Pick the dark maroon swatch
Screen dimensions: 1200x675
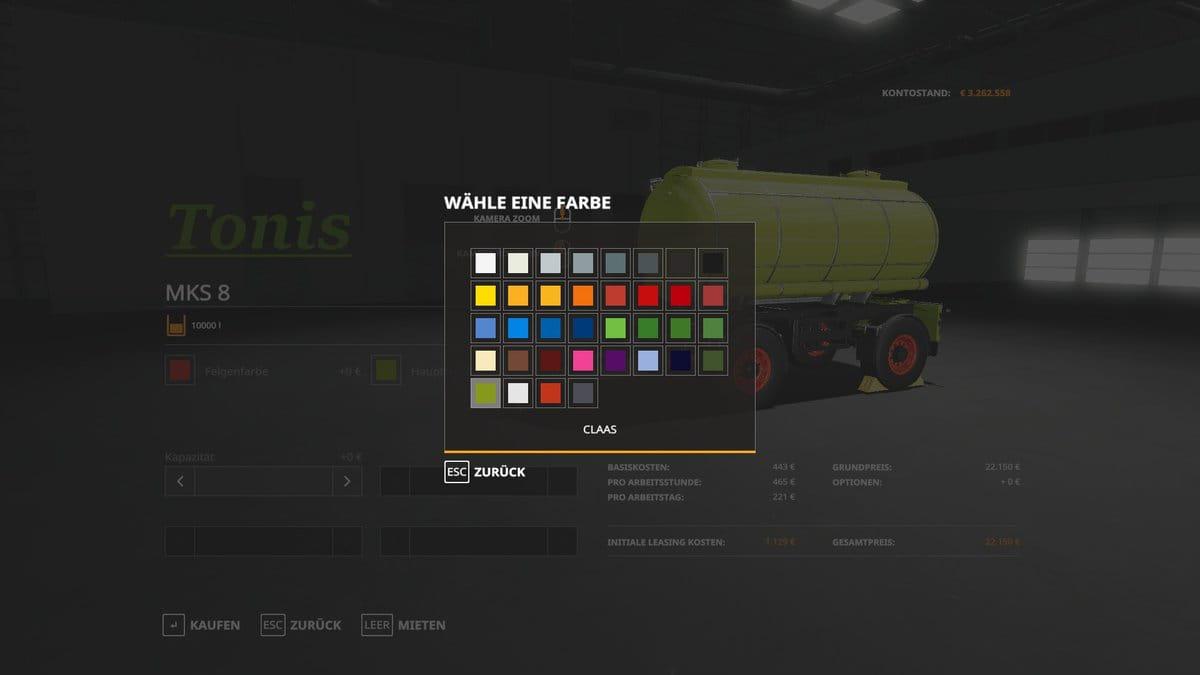551,360
